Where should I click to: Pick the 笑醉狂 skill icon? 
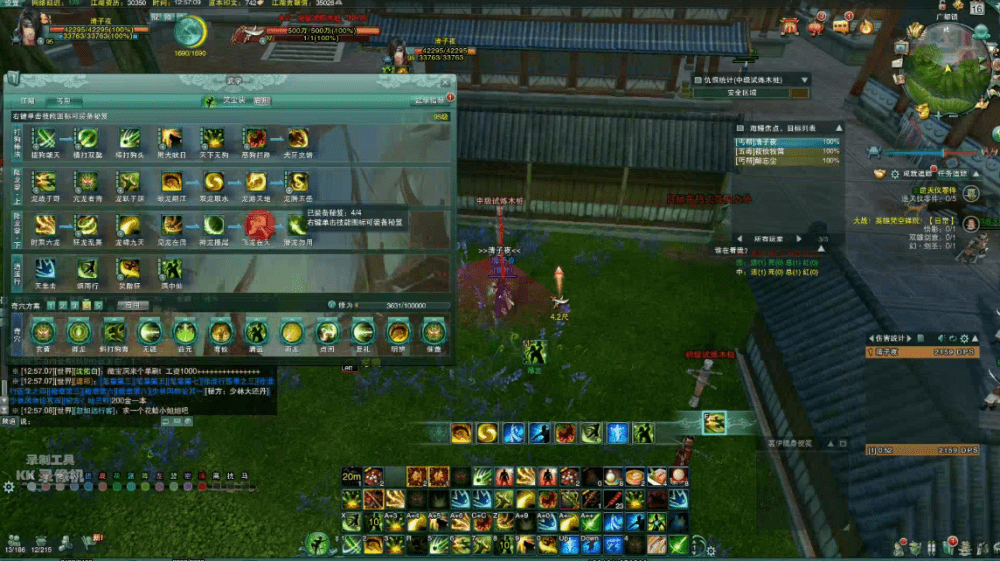click(129, 268)
